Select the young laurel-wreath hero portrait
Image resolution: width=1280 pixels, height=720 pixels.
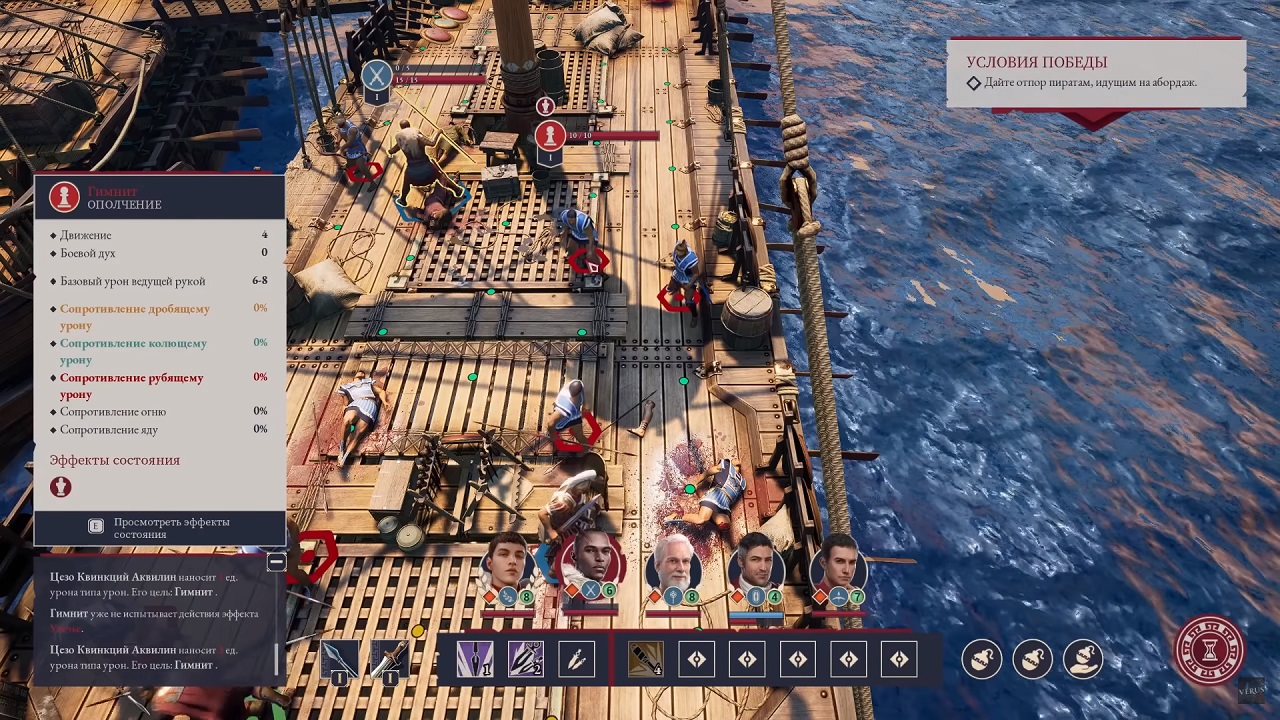click(x=507, y=563)
